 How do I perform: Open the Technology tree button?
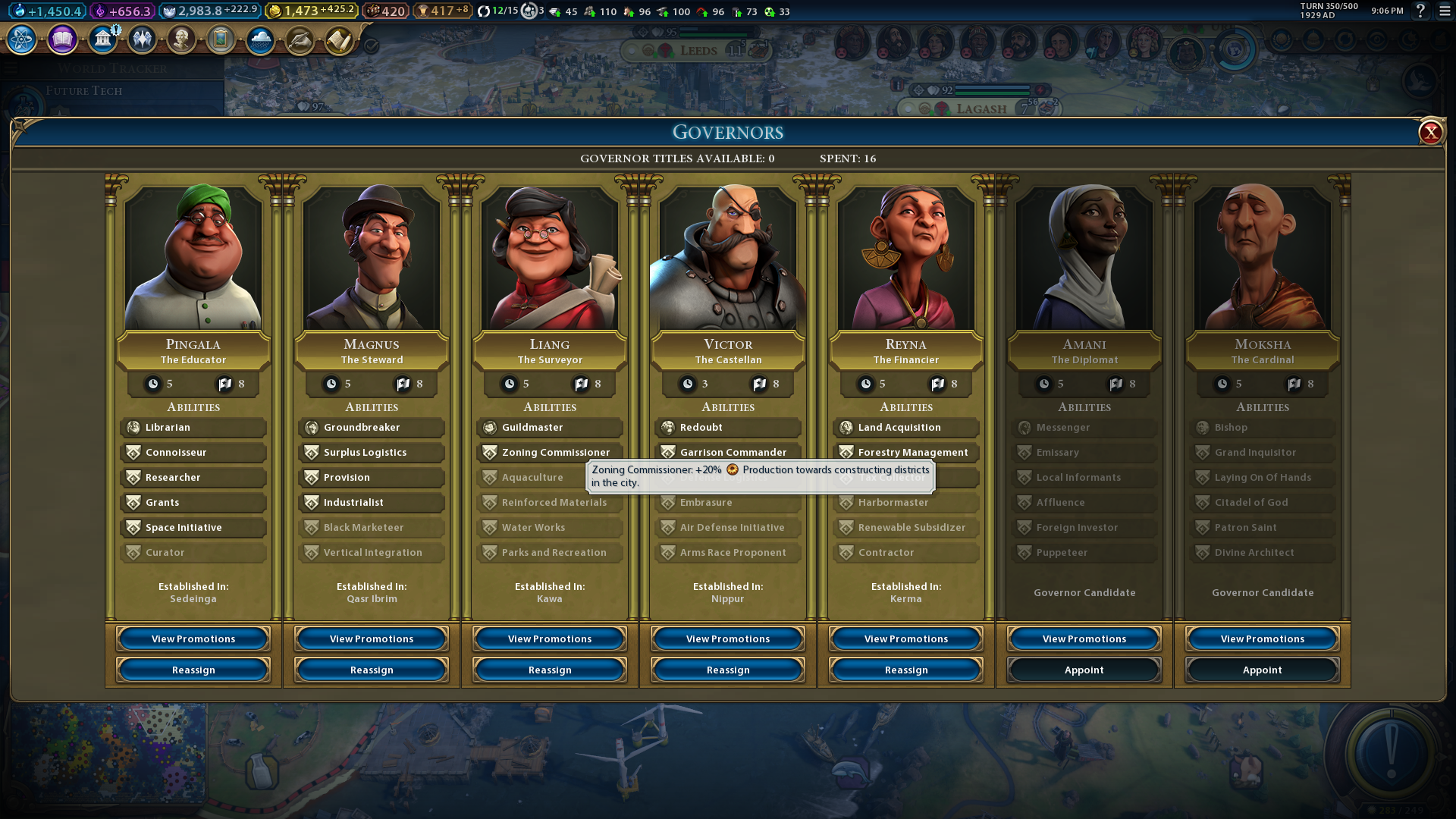22,39
